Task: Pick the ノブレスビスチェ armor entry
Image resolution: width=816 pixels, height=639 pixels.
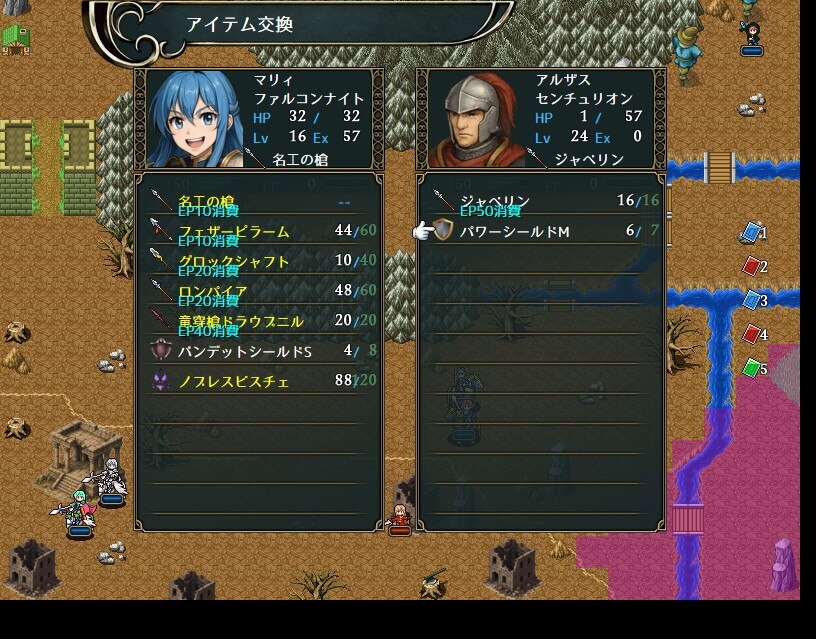Action: click(x=258, y=381)
